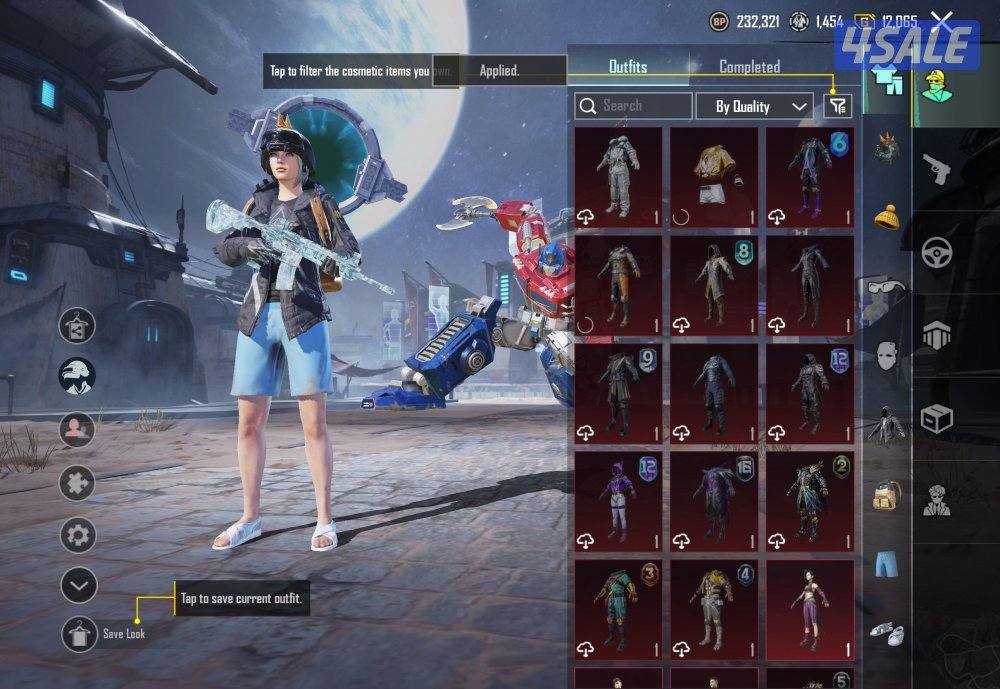Choose the white spacesuit outfit
Viewport: 1000px width, 689px height.
click(x=618, y=176)
